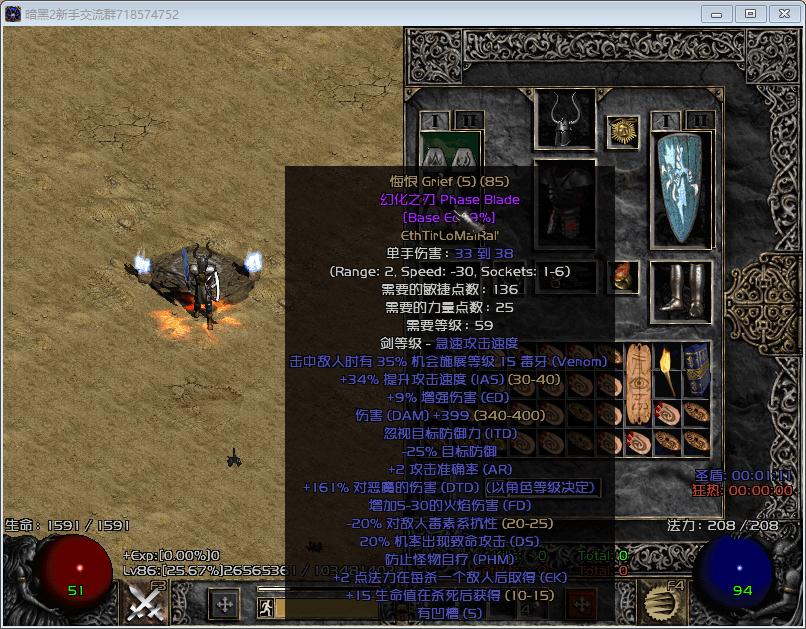Select the horned helmet equipment slot
806x629 pixels.
pos(565,119)
